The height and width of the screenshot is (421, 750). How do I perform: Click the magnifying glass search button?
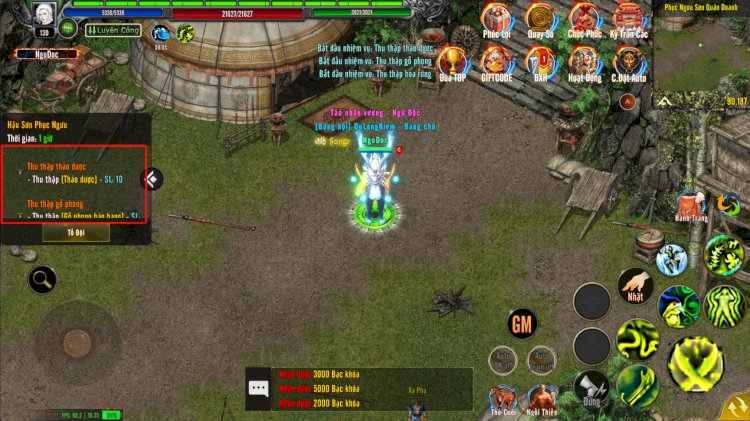42,279
